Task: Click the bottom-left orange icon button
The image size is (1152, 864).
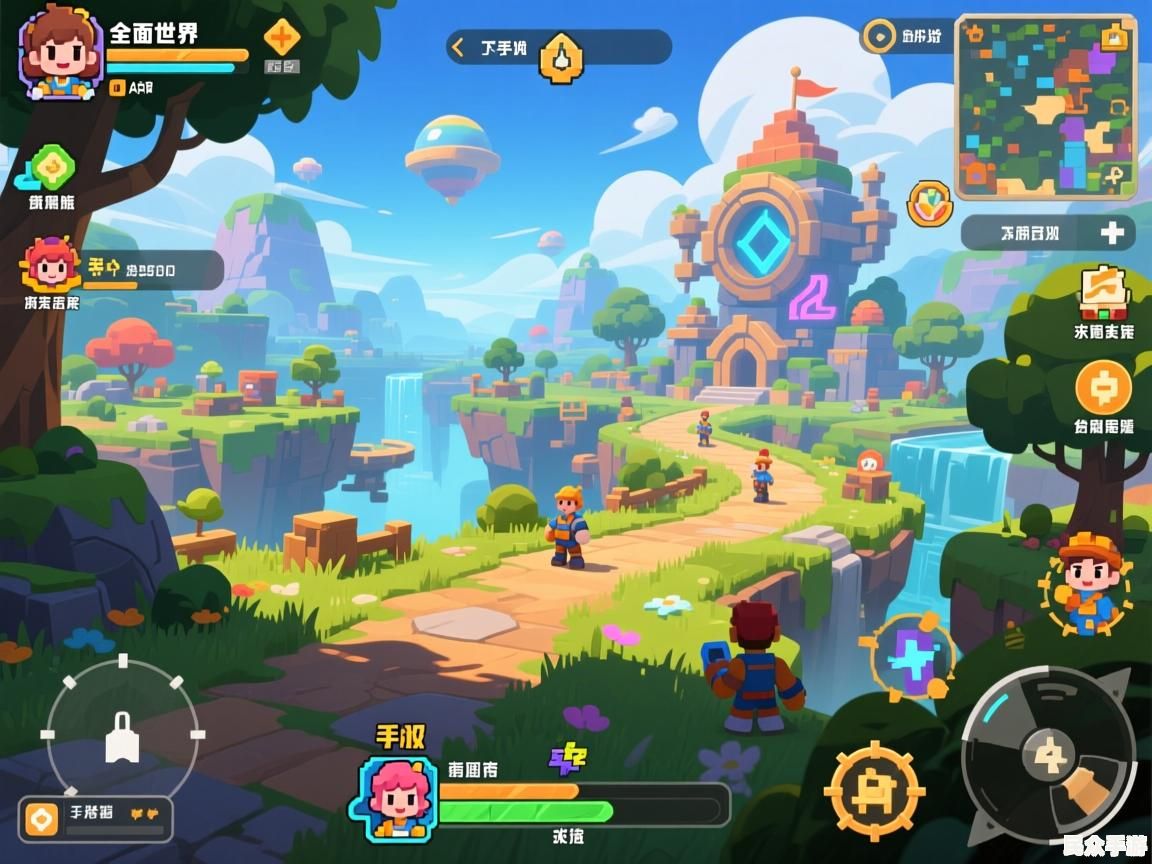Action: (42, 819)
